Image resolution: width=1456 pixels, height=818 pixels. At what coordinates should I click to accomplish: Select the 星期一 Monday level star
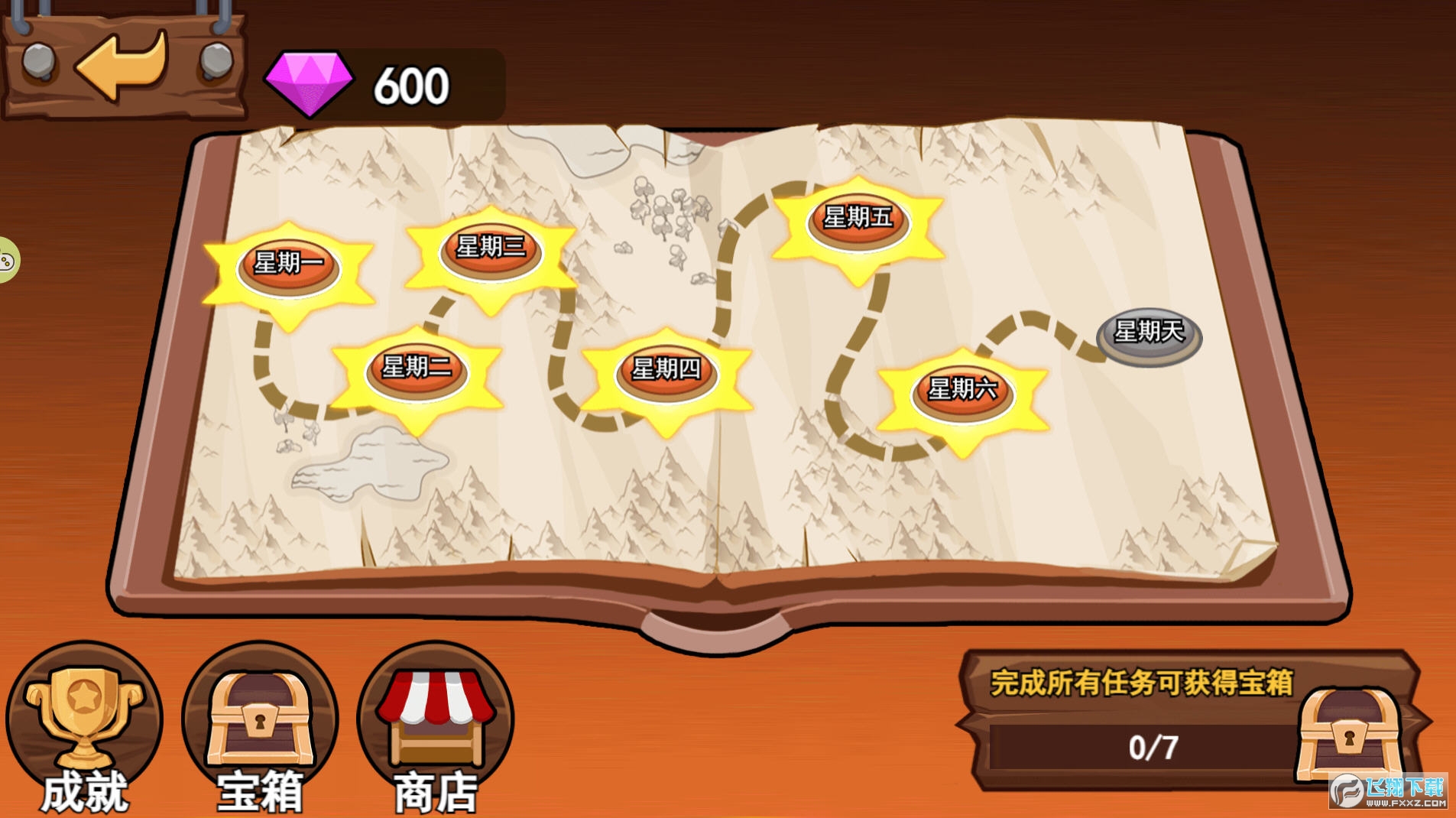(287, 268)
